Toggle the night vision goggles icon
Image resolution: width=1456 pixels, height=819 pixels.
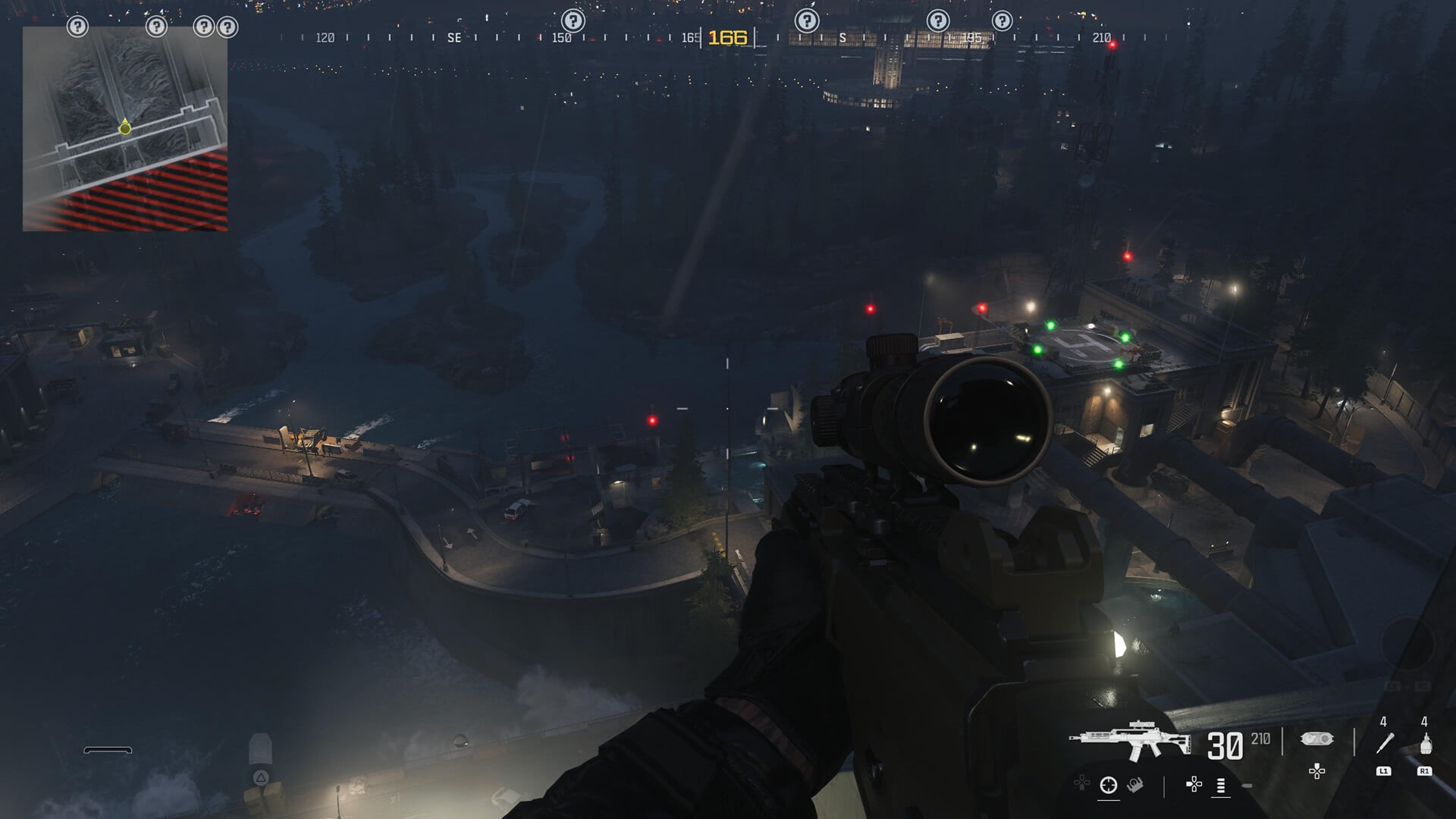pos(1316,739)
